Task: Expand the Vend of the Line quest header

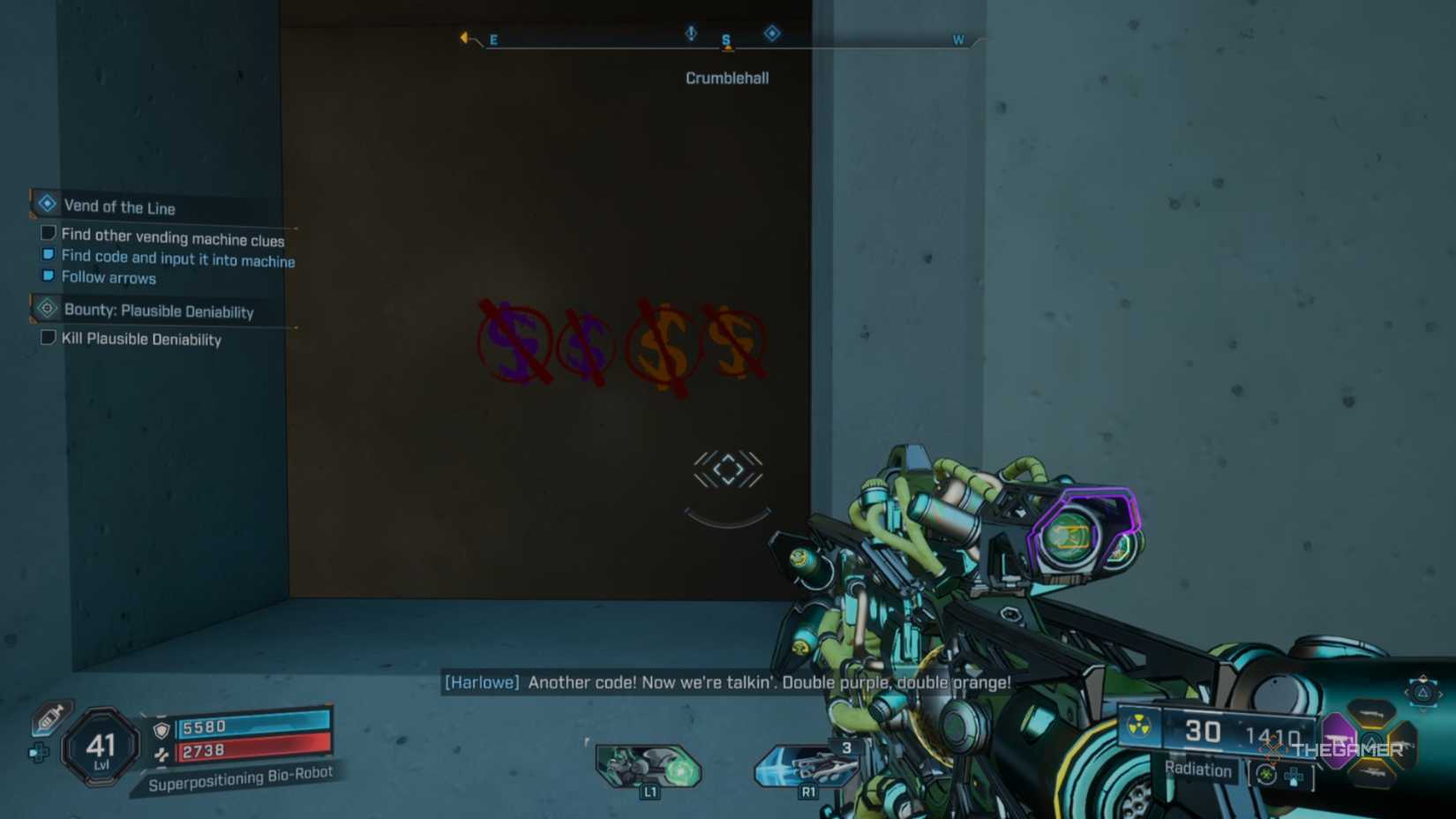Action: (119, 207)
